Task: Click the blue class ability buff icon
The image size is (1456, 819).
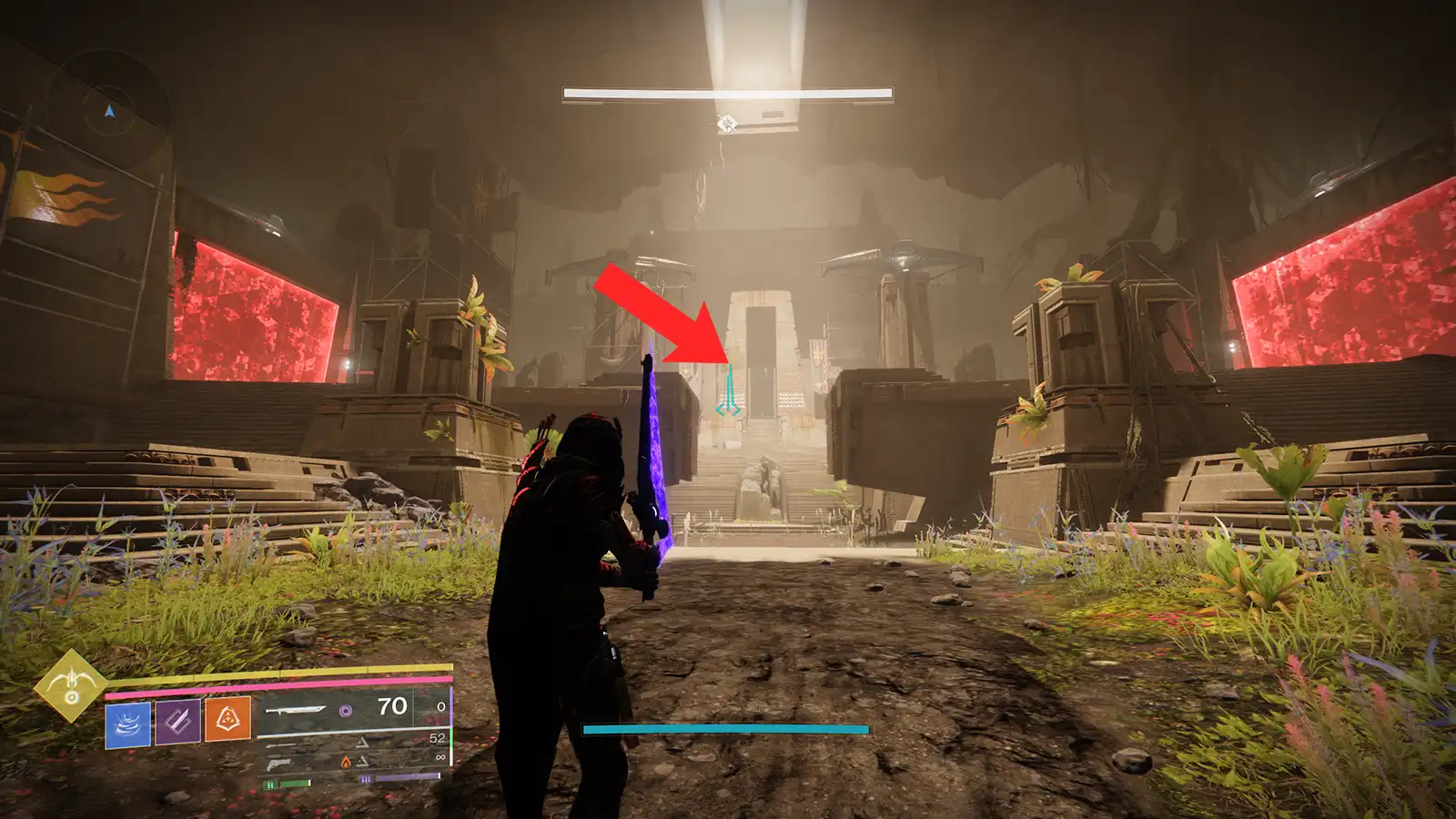Action: 127,723
